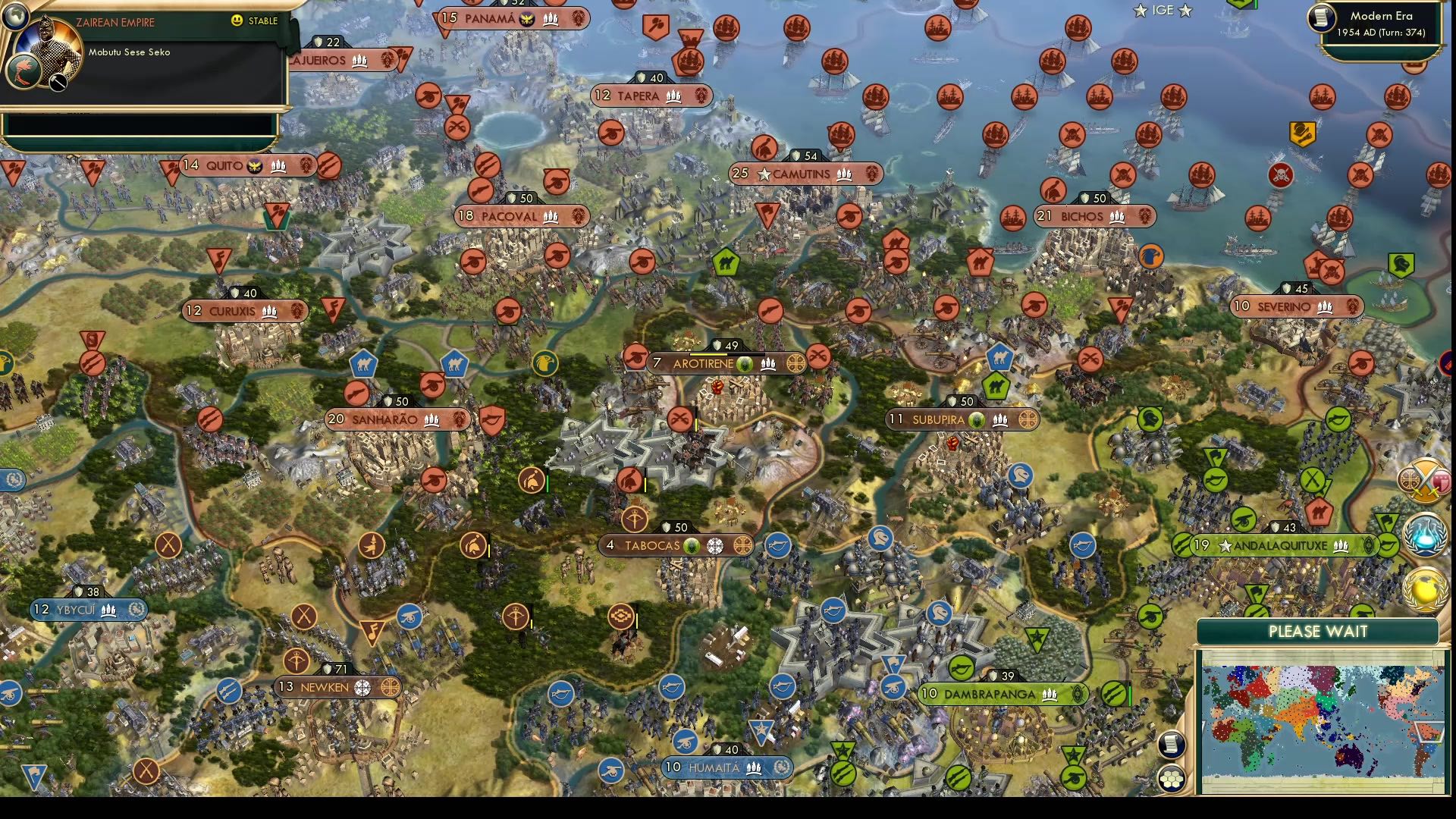This screenshot has width=1456, height=819.
Task: Click the Sanharão city name banner
Action: click(x=387, y=419)
